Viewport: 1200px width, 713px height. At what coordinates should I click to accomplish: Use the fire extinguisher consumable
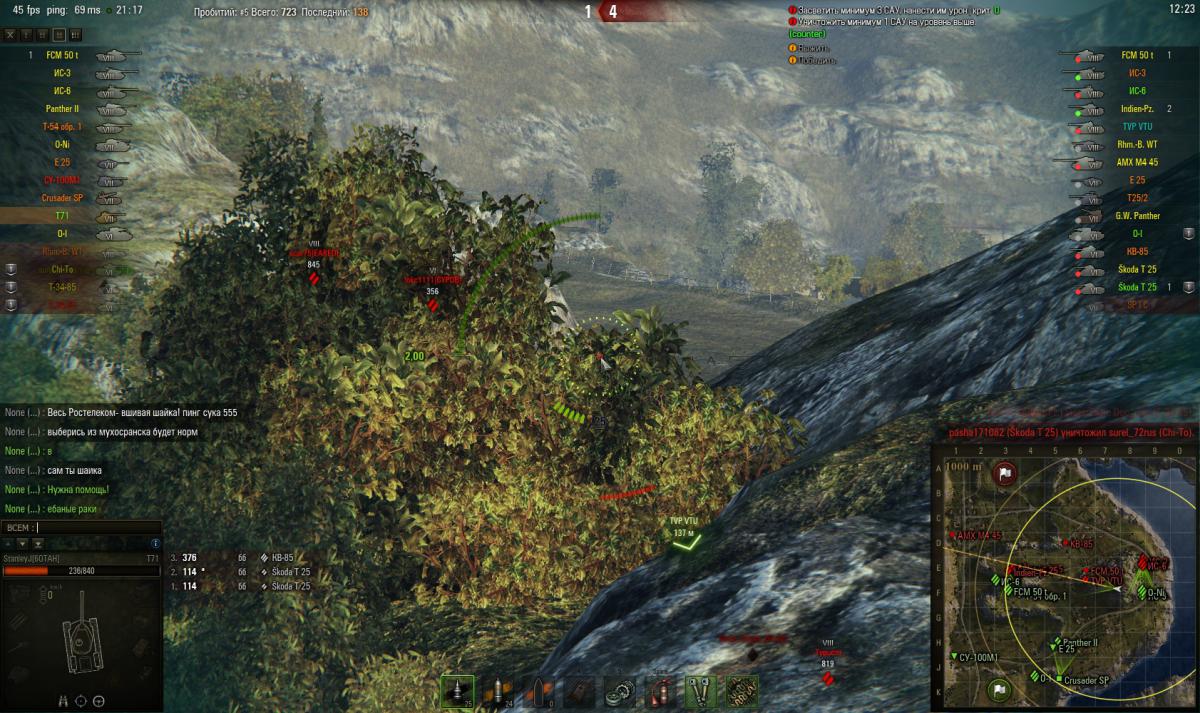[660, 692]
